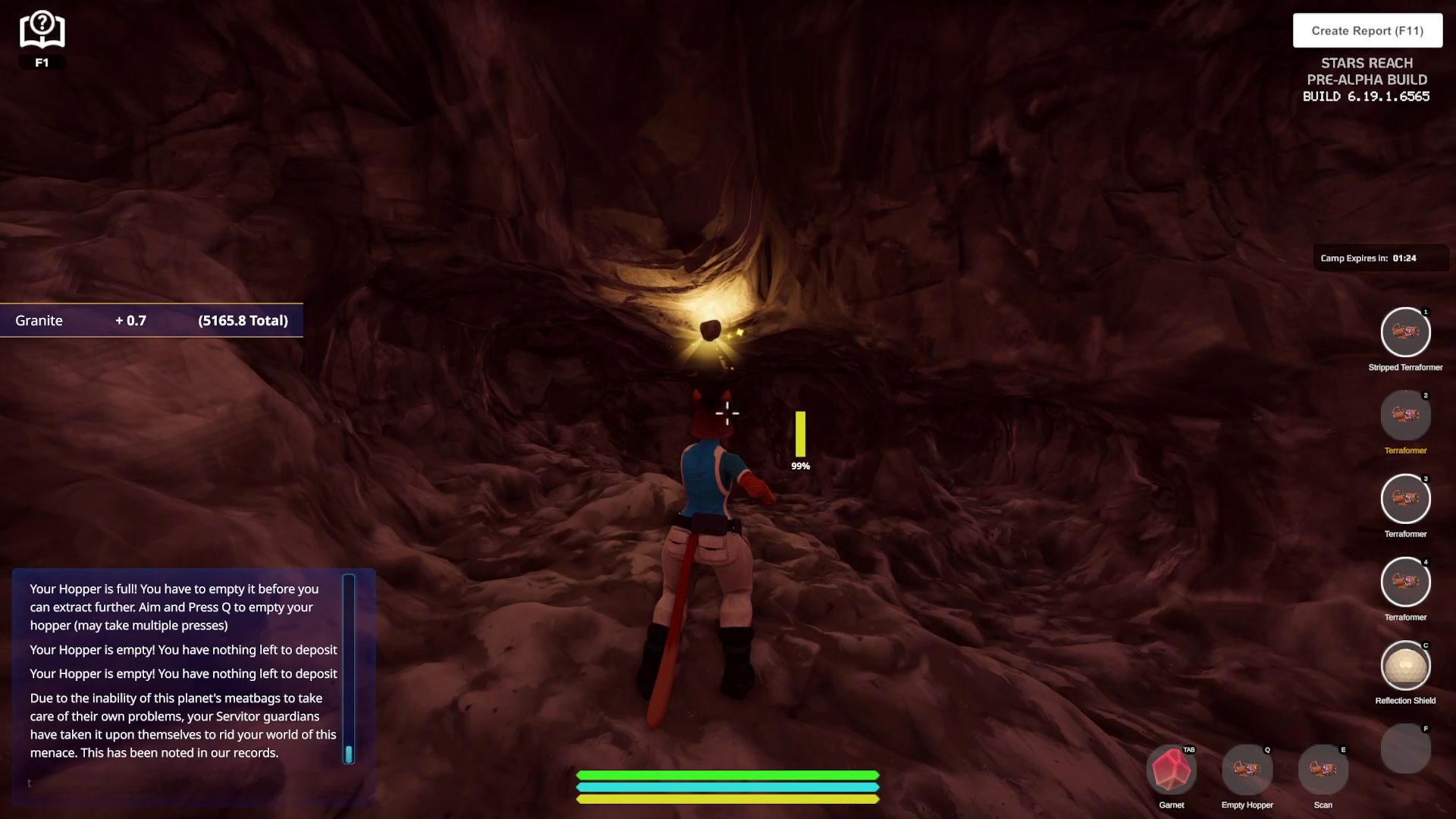1456x819 pixels.
Task: Activate the Reflection Shield ability
Action: coord(1405,666)
